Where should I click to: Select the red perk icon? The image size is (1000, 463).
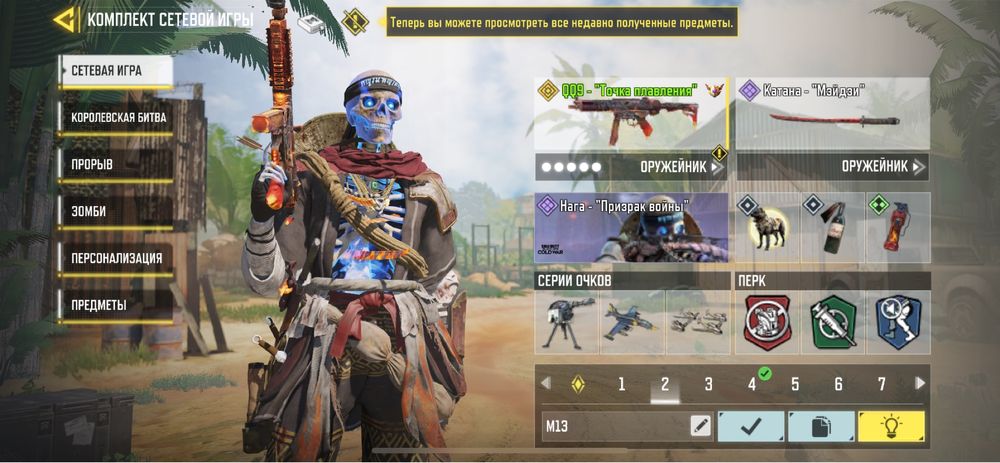click(x=767, y=322)
